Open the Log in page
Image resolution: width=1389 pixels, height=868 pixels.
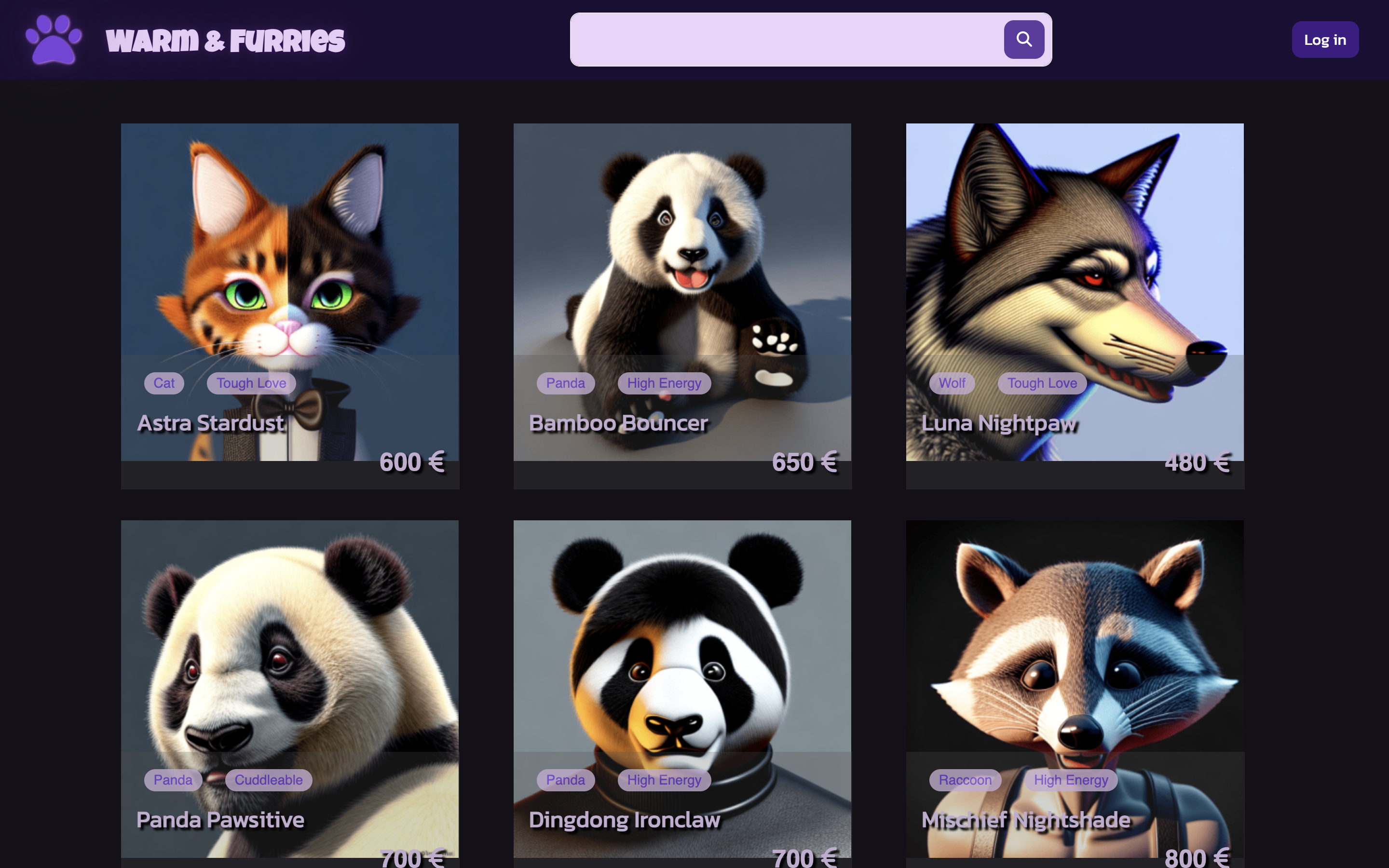point(1324,40)
